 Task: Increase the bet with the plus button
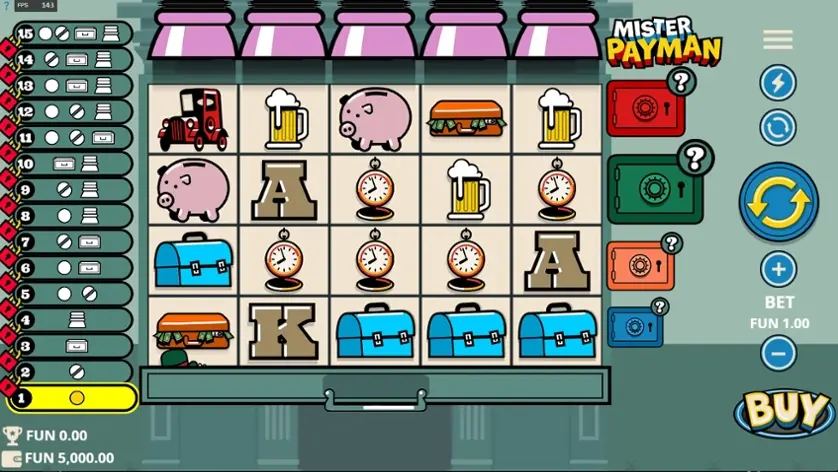778,269
